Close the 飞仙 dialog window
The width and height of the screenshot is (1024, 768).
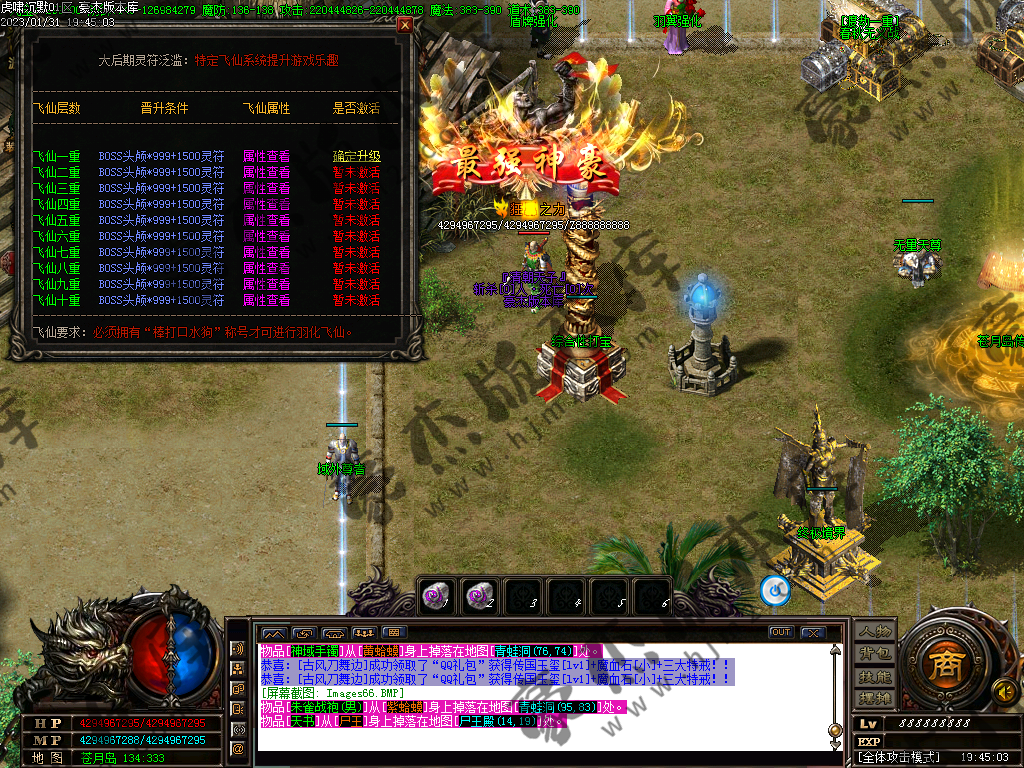pyautogui.click(x=405, y=26)
